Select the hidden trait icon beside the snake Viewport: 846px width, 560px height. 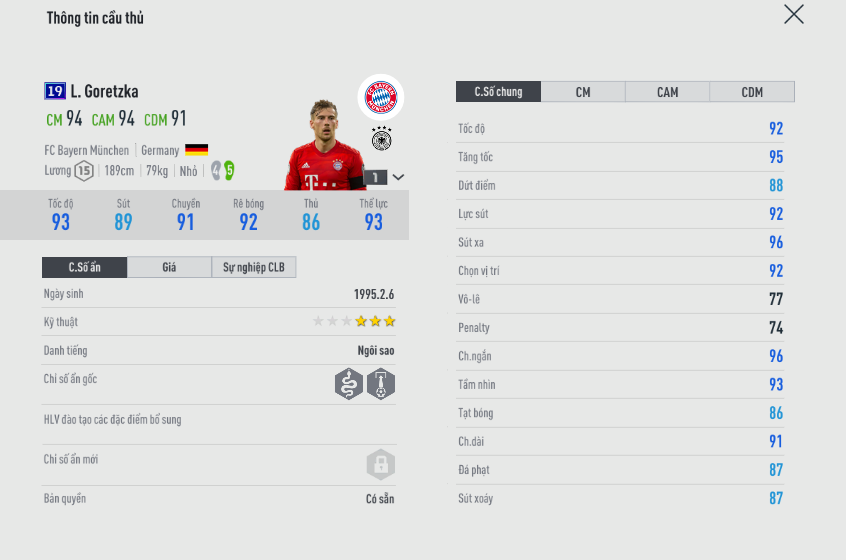point(381,384)
